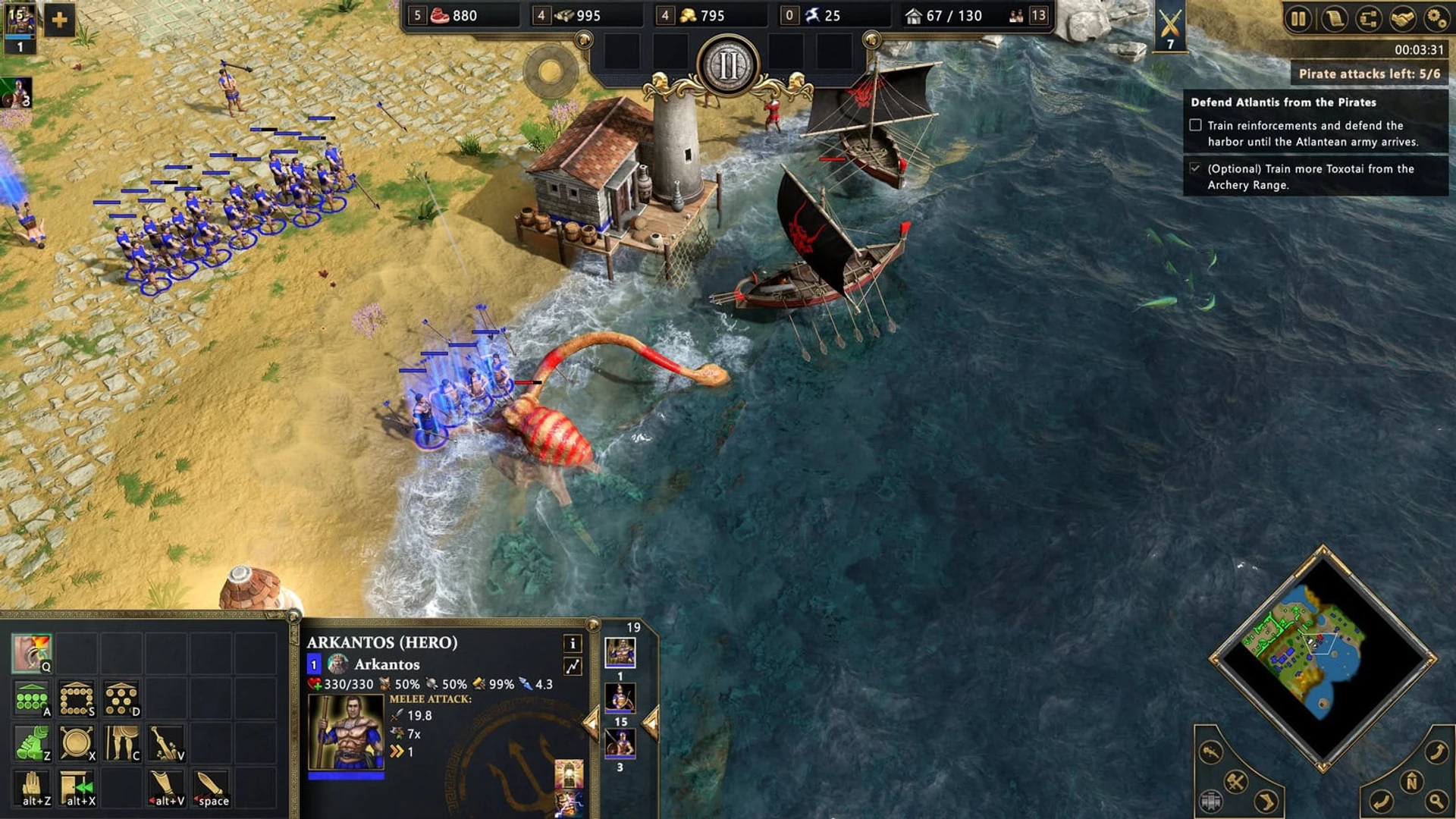Open the Tech Tree icon in top bar

point(1370,17)
